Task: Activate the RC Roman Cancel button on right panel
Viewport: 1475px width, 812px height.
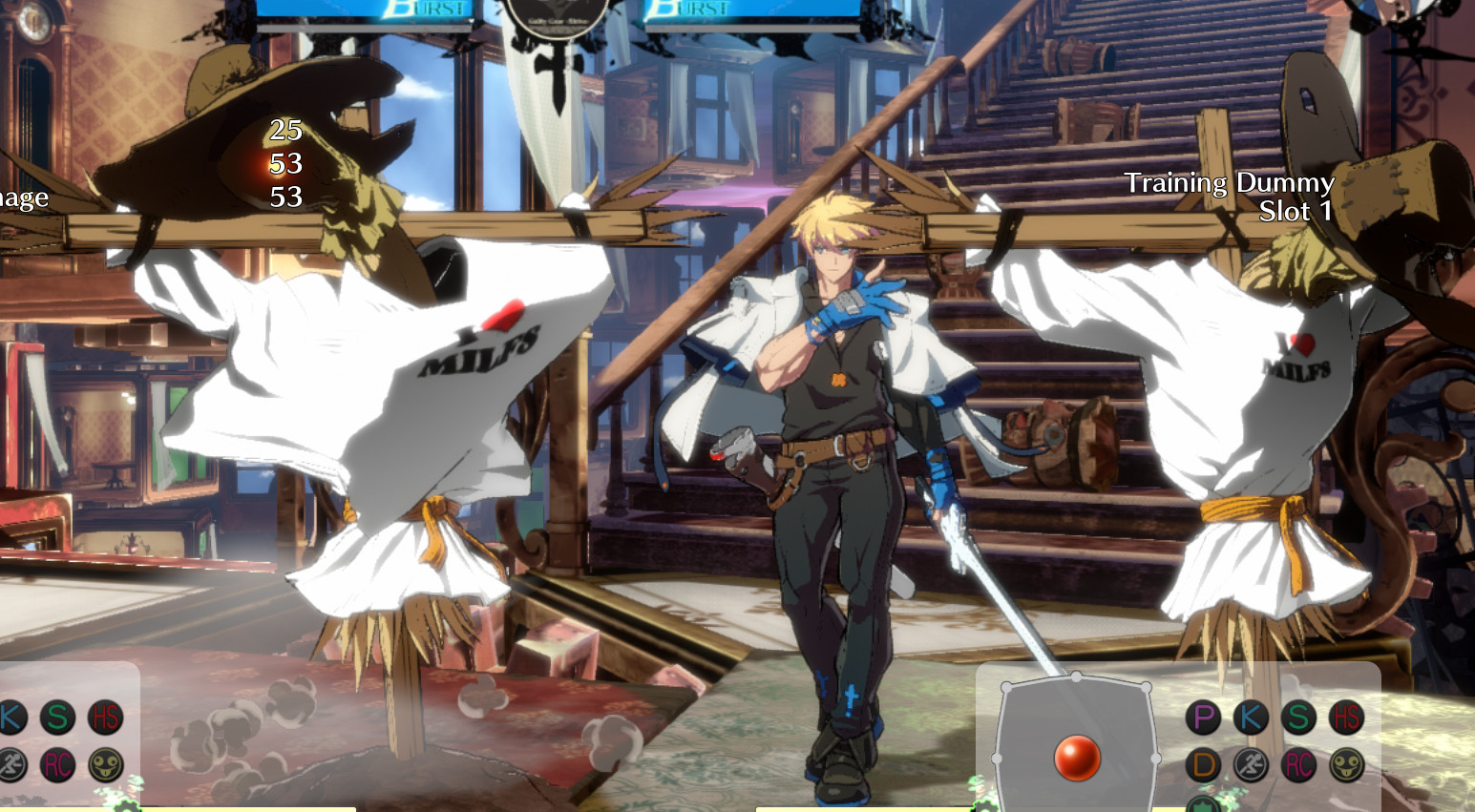Action: pyautogui.click(x=1300, y=763)
